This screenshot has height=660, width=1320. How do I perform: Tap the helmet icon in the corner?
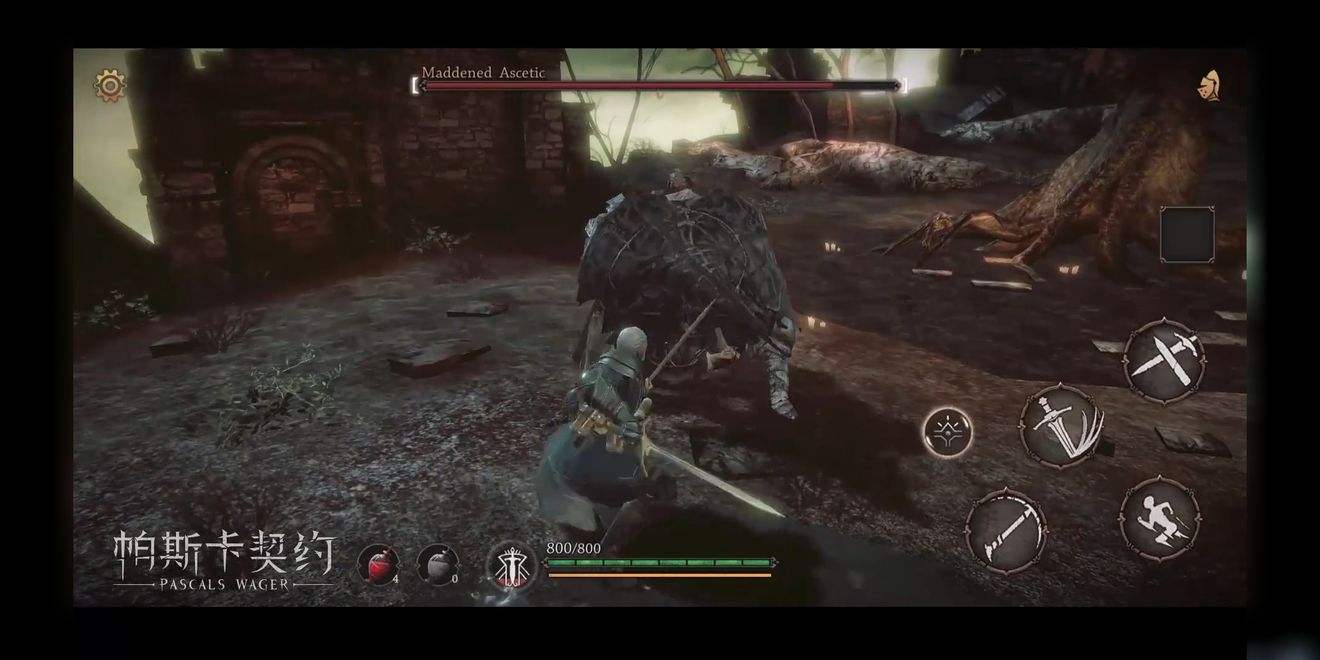point(1209,86)
